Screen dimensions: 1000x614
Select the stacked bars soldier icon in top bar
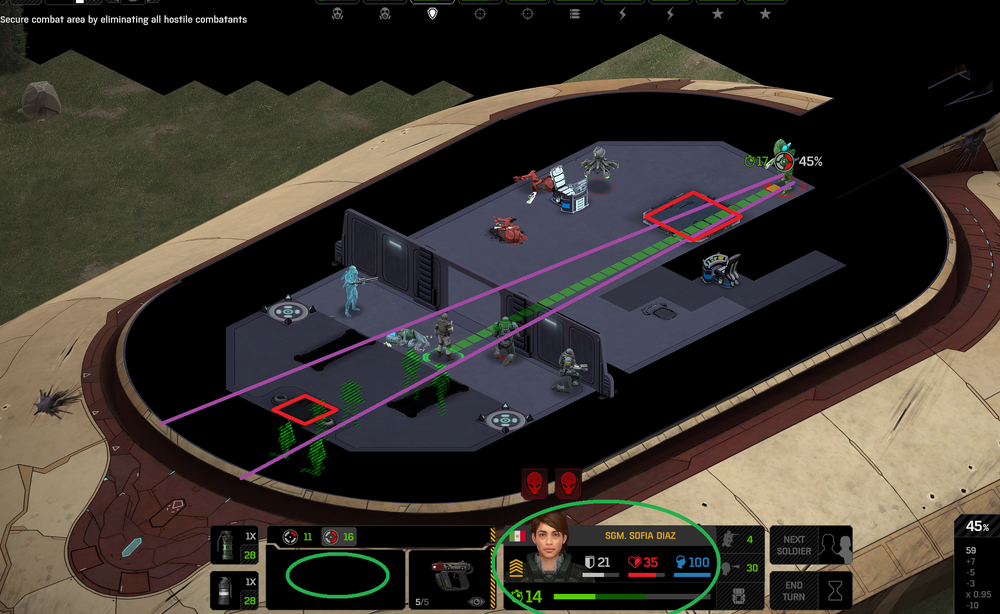click(x=574, y=13)
